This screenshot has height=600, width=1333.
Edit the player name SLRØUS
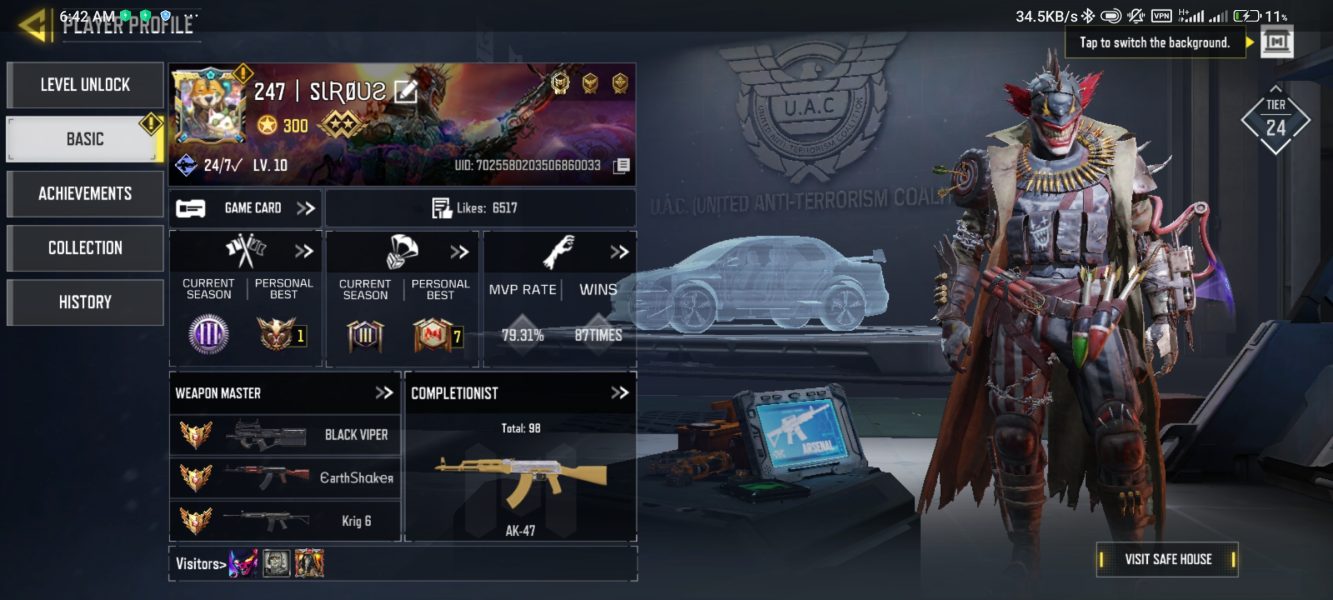[x=405, y=92]
